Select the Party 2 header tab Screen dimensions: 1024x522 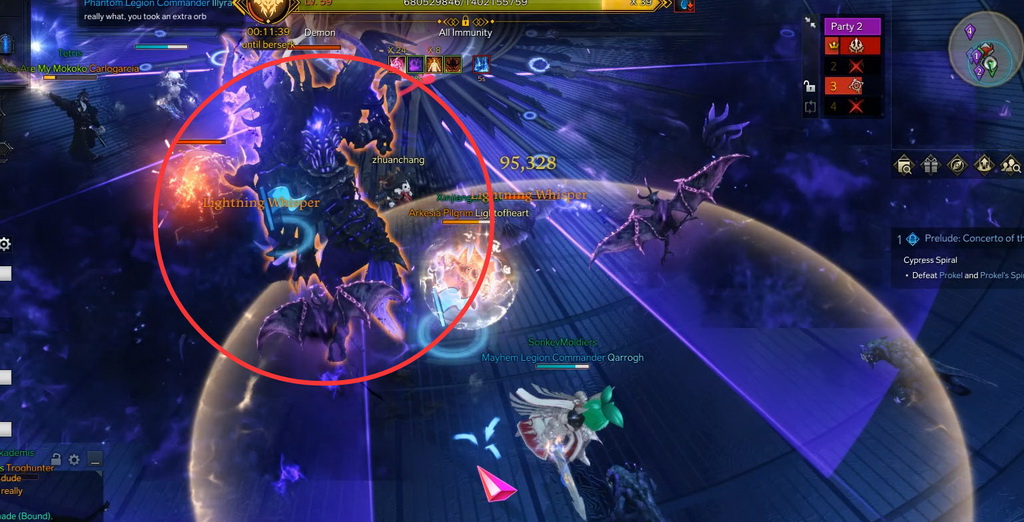[x=852, y=26]
